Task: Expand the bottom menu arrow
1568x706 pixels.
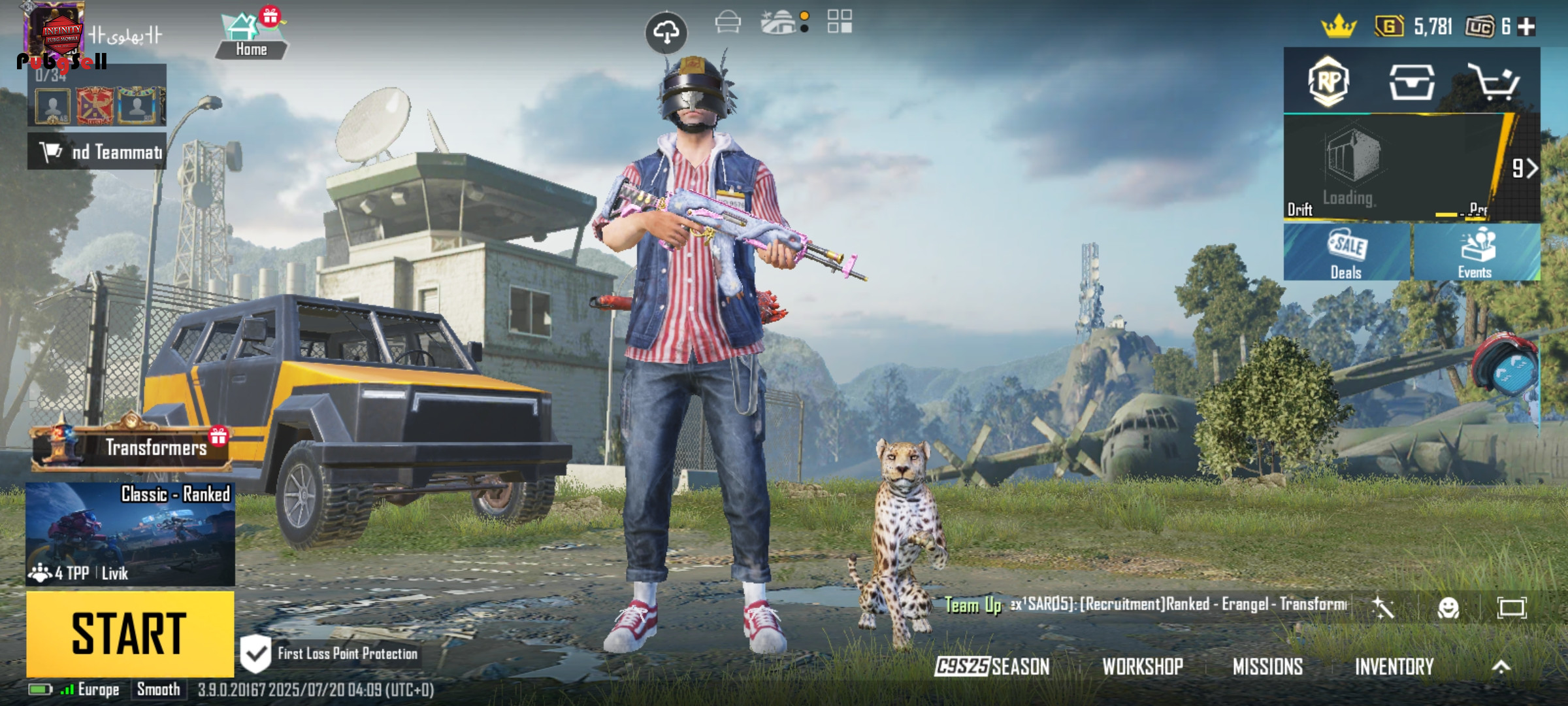Action: pos(1501,666)
